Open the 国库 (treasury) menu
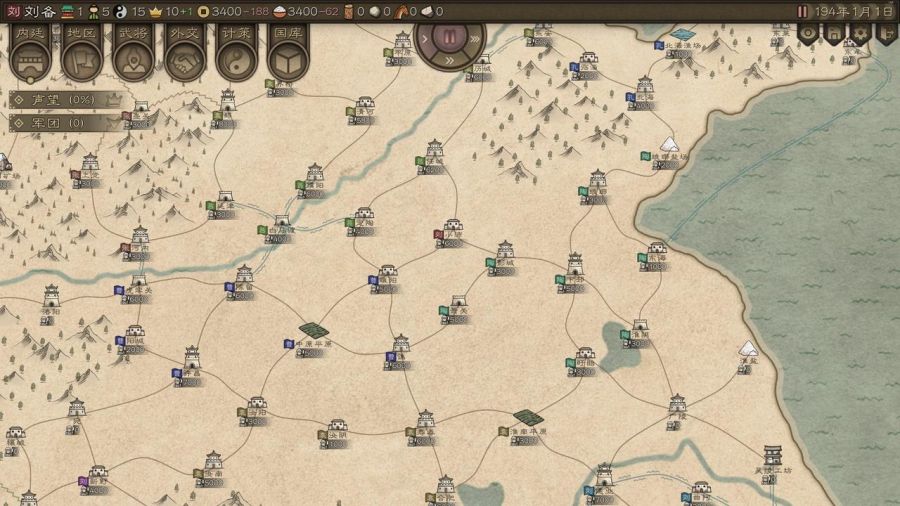The width and height of the screenshot is (900, 506). click(288, 53)
